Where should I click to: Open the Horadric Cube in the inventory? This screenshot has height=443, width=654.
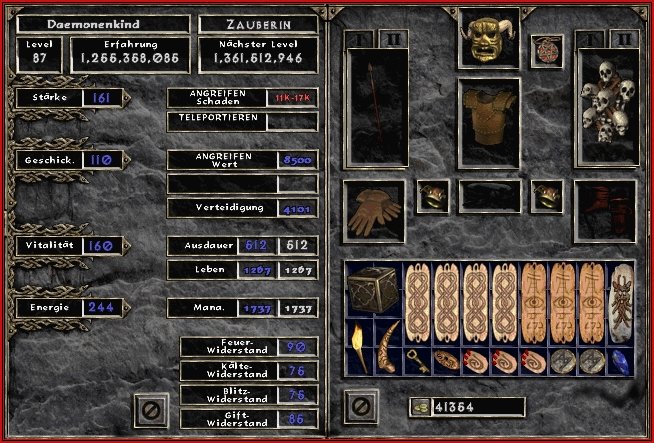click(x=371, y=291)
